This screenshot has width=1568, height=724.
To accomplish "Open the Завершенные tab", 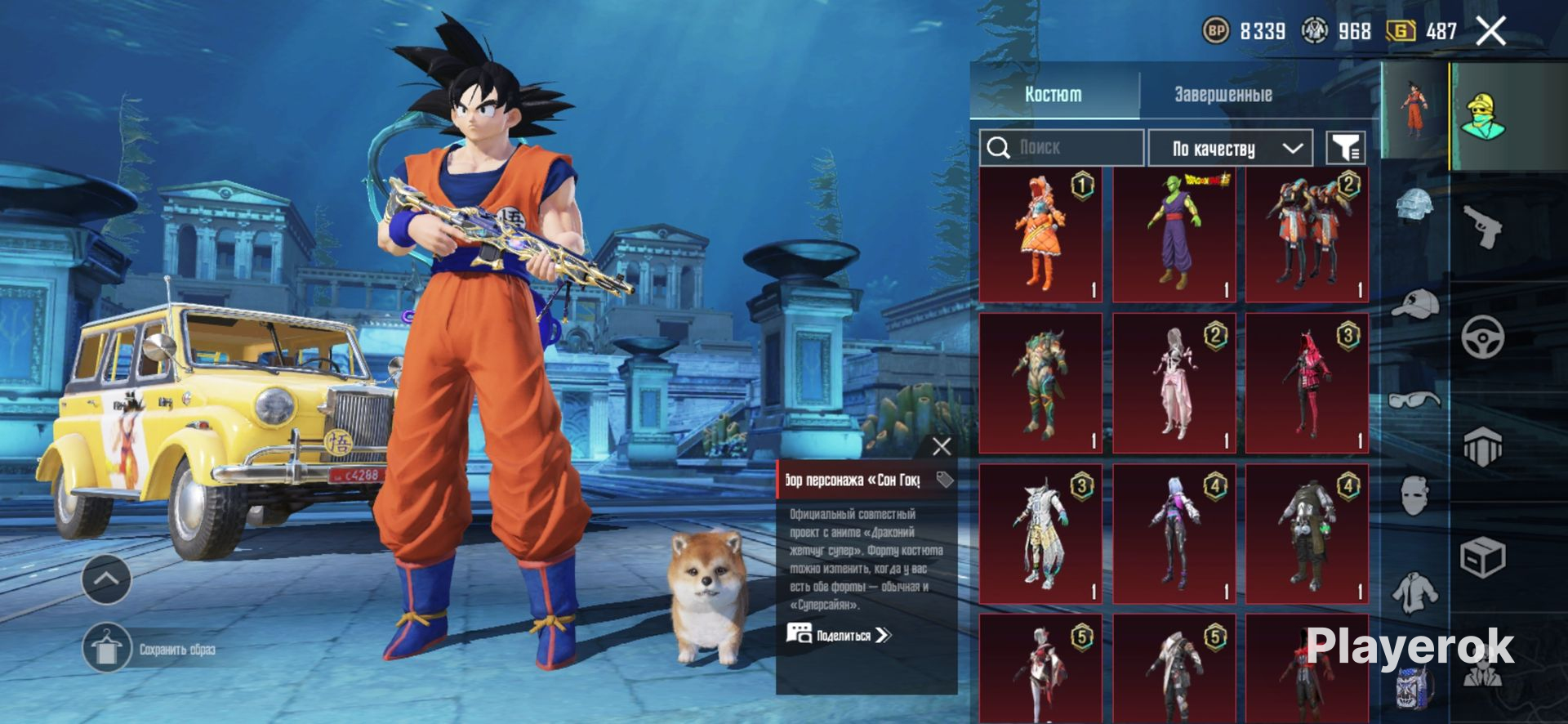I will (1223, 95).
